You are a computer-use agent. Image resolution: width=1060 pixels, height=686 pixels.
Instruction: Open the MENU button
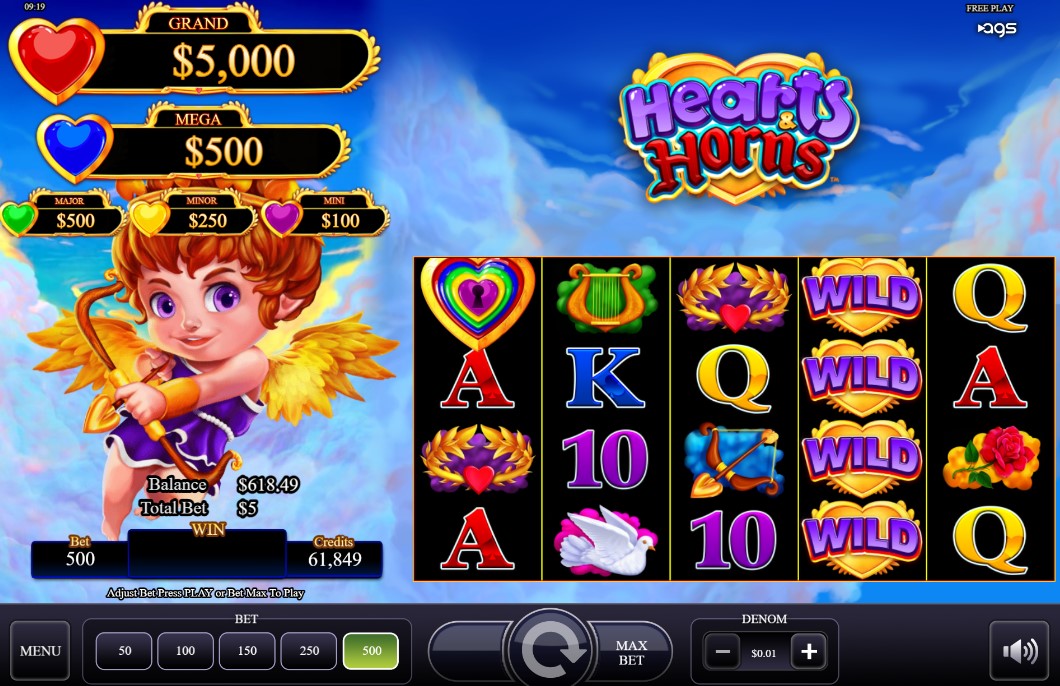(x=41, y=651)
